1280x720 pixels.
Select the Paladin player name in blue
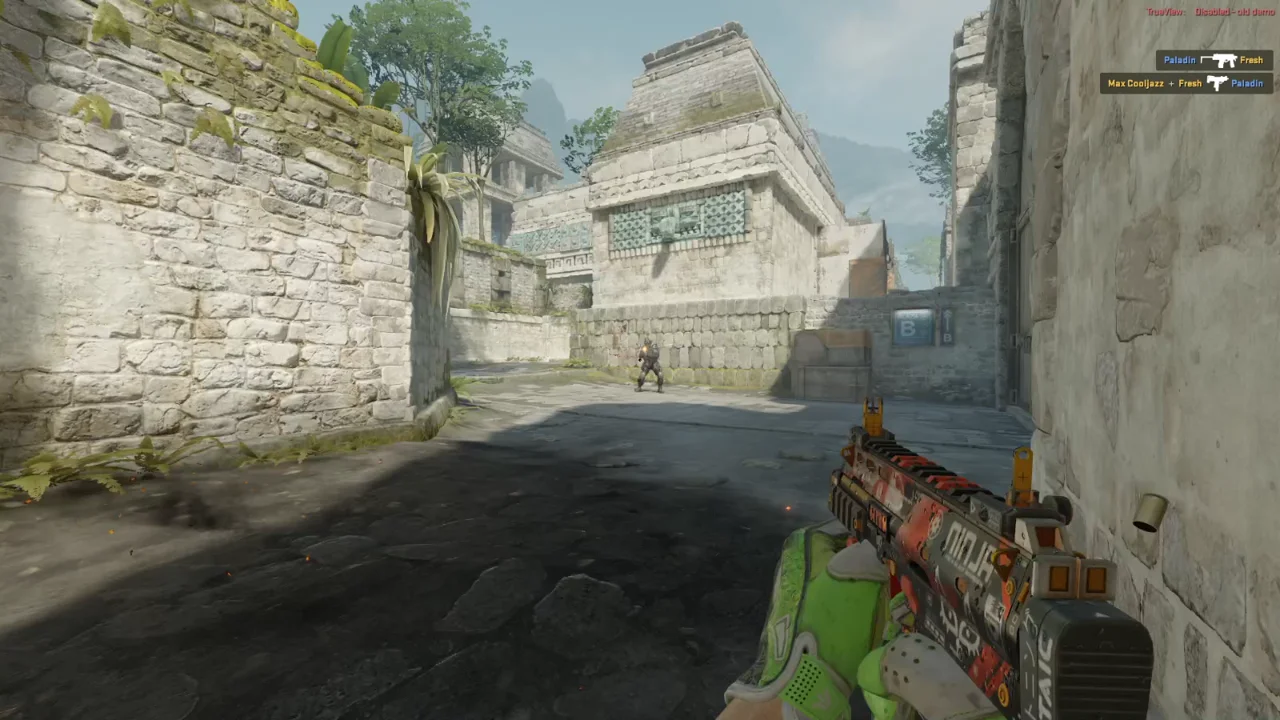(1180, 60)
